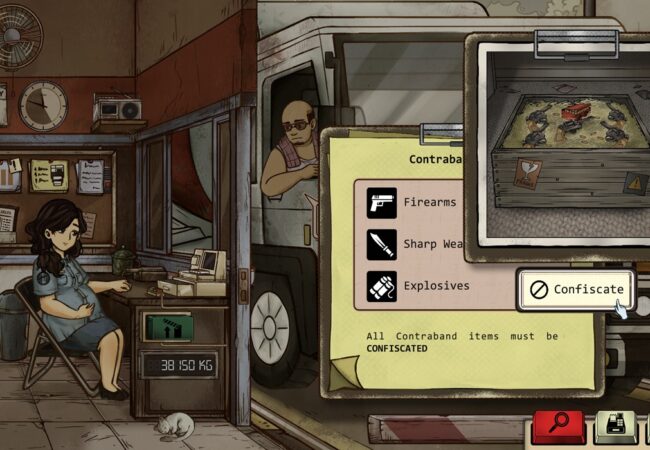Open the cash register button
This screenshot has height=450, width=650.
616,428
